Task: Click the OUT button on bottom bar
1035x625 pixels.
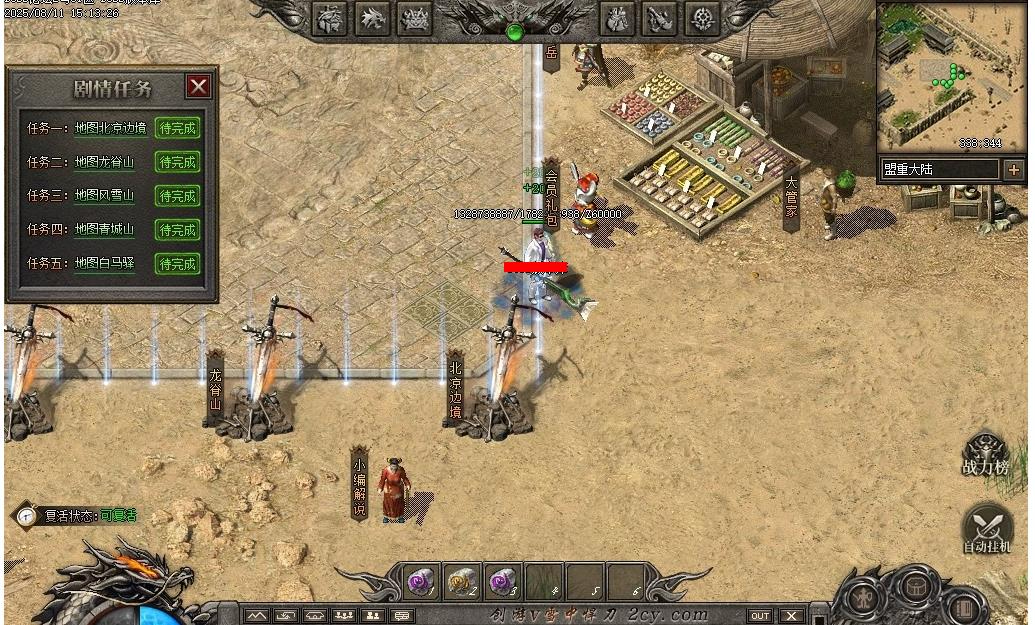Action: coord(760,615)
